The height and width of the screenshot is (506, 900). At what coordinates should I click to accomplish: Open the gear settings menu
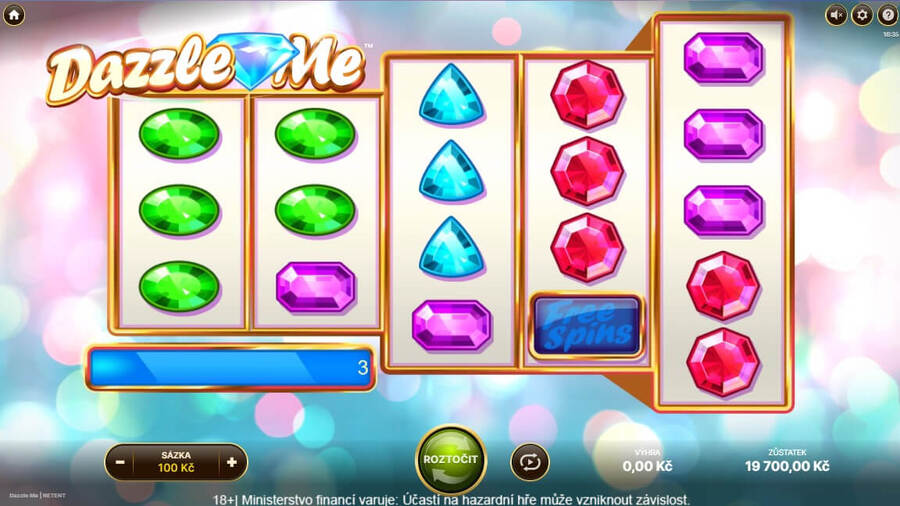tap(862, 15)
